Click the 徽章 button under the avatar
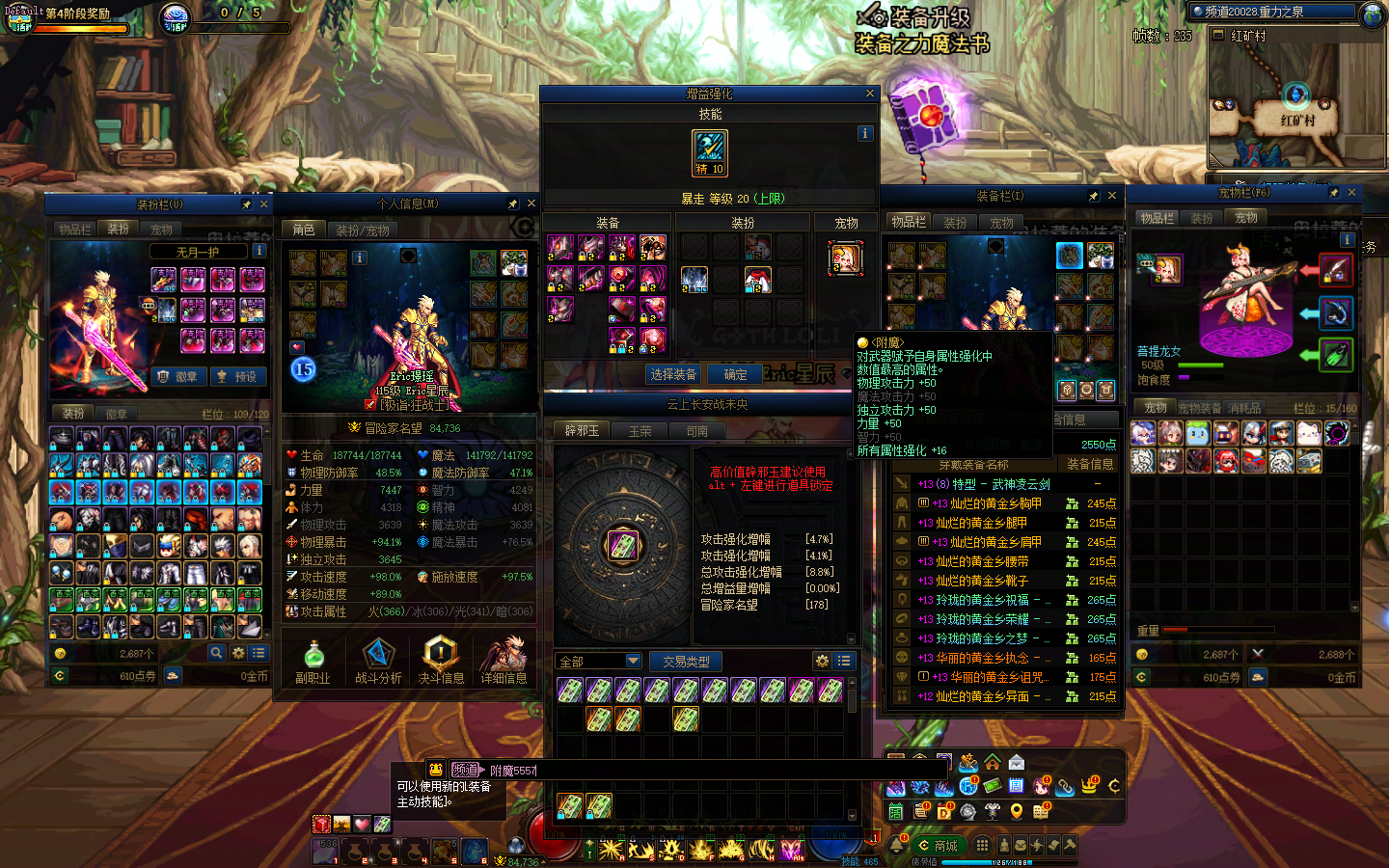This screenshot has width=1389, height=868. 178,376
